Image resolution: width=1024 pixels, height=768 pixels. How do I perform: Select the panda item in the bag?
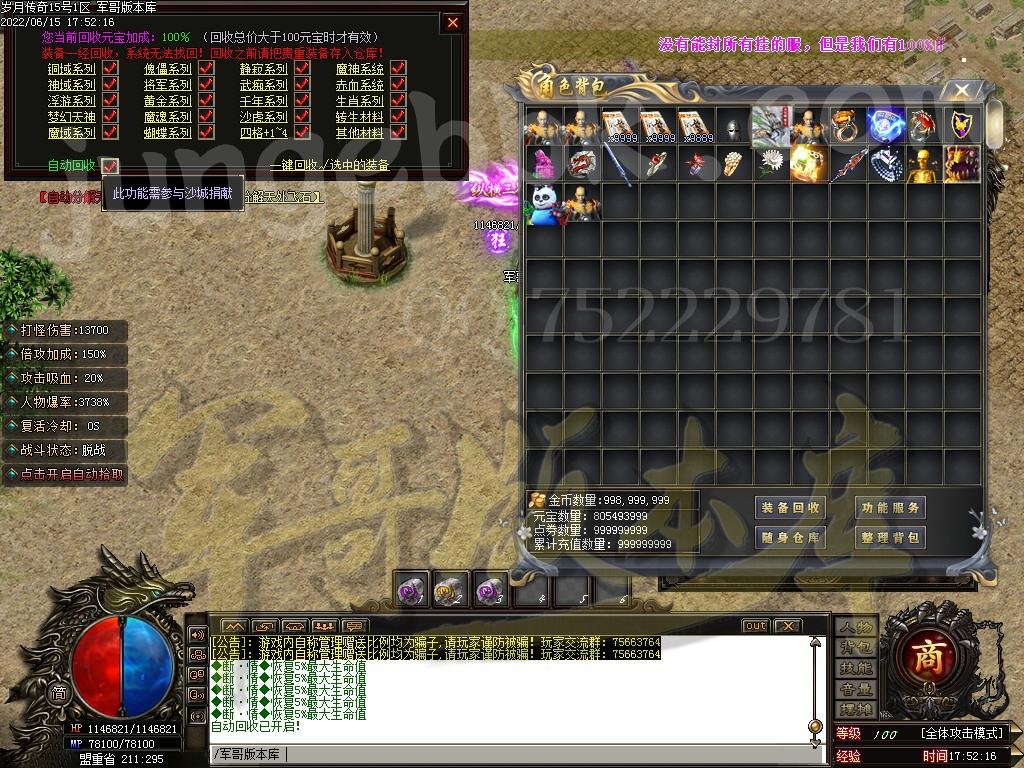[544, 202]
